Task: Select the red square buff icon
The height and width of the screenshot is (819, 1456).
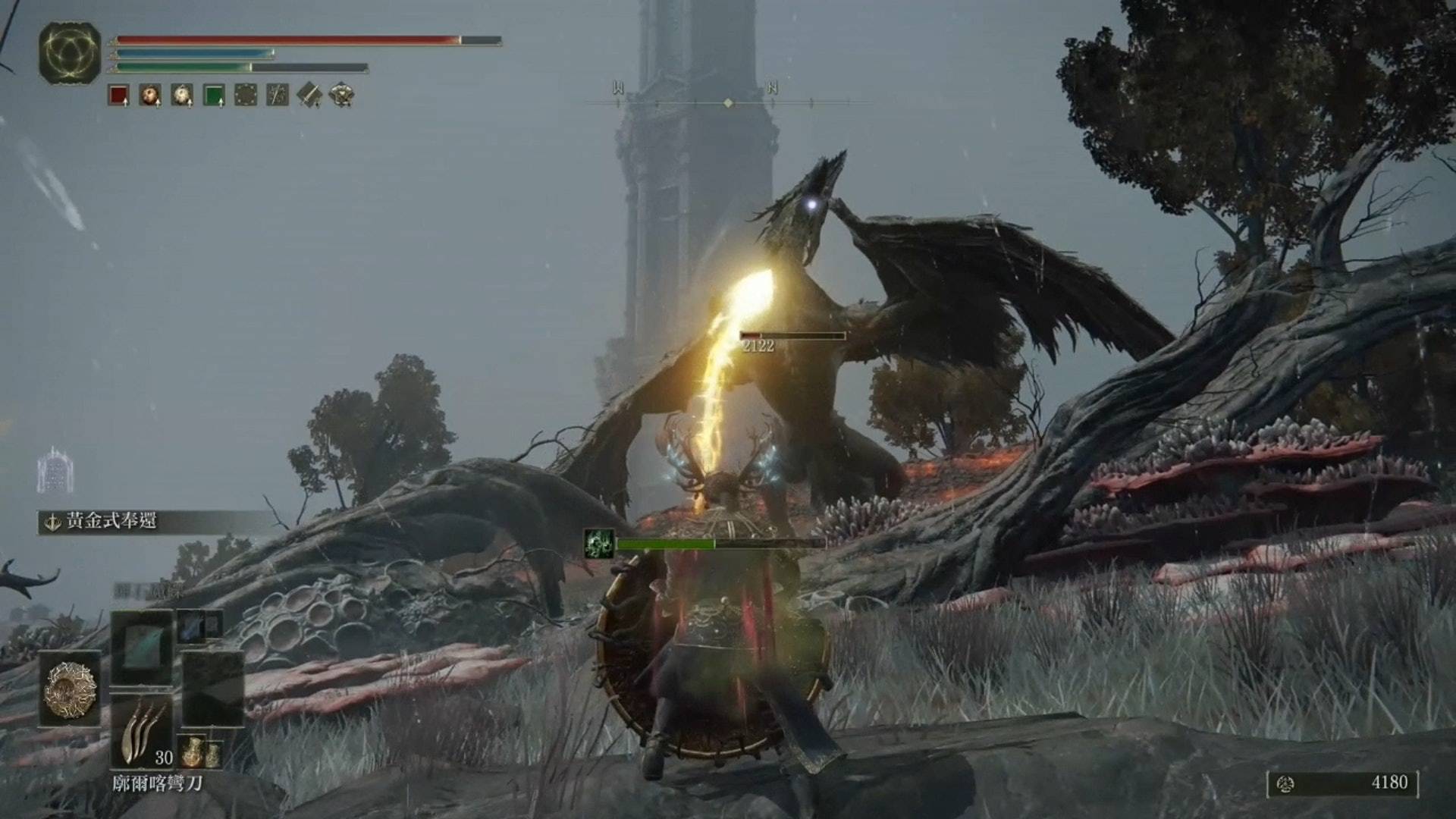Action: pos(118,96)
